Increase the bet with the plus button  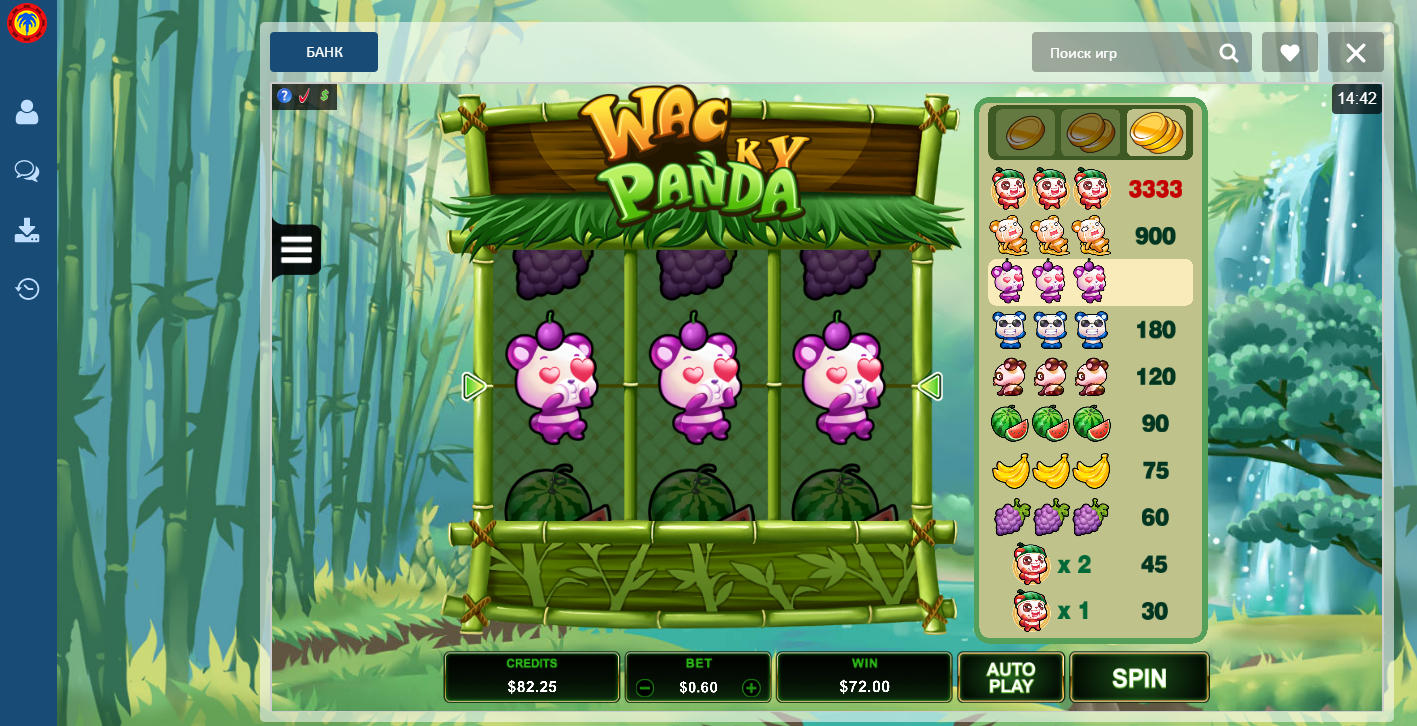pyautogui.click(x=751, y=687)
